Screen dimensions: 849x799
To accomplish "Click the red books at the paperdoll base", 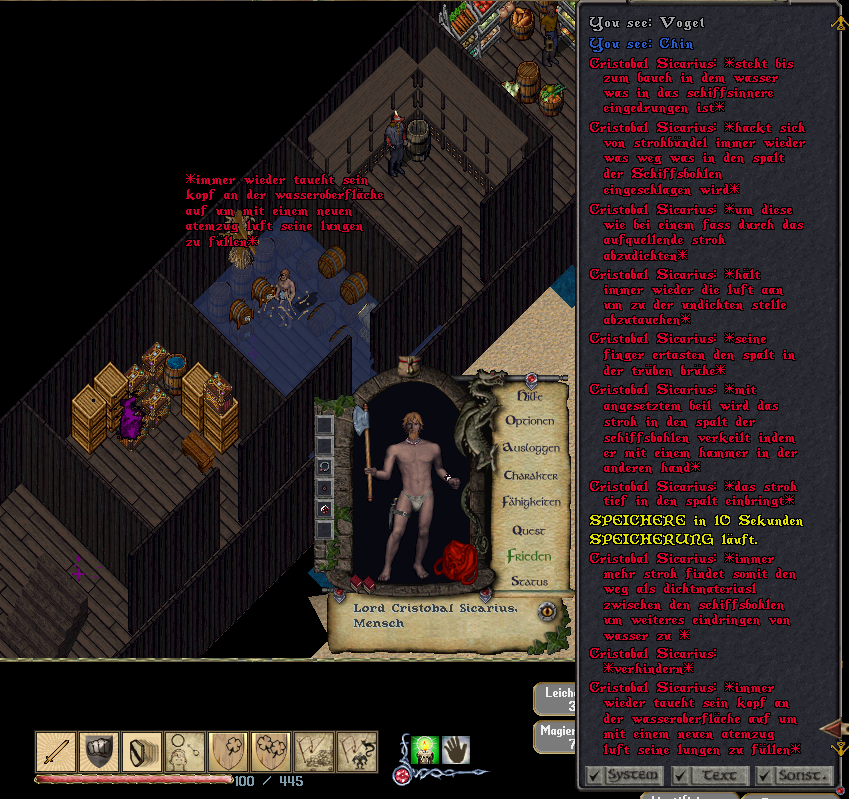I will pos(362,582).
